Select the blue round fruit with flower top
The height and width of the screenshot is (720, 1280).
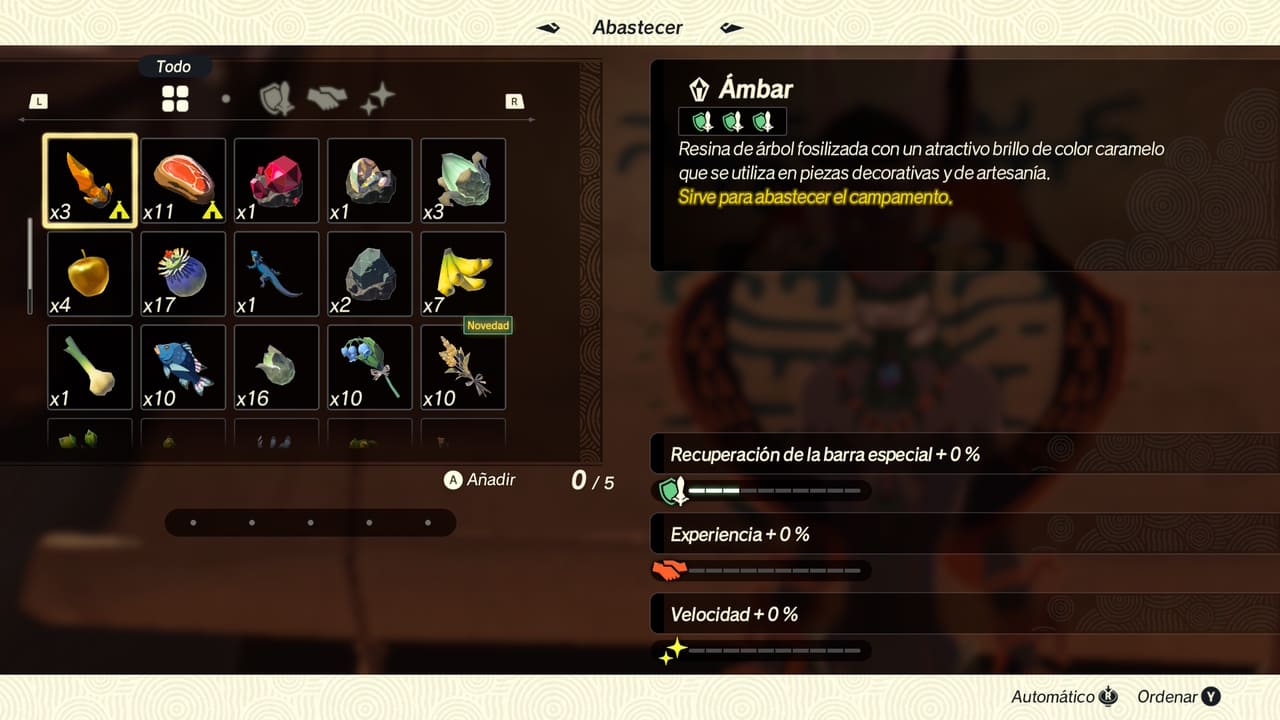tap(183, 274)
